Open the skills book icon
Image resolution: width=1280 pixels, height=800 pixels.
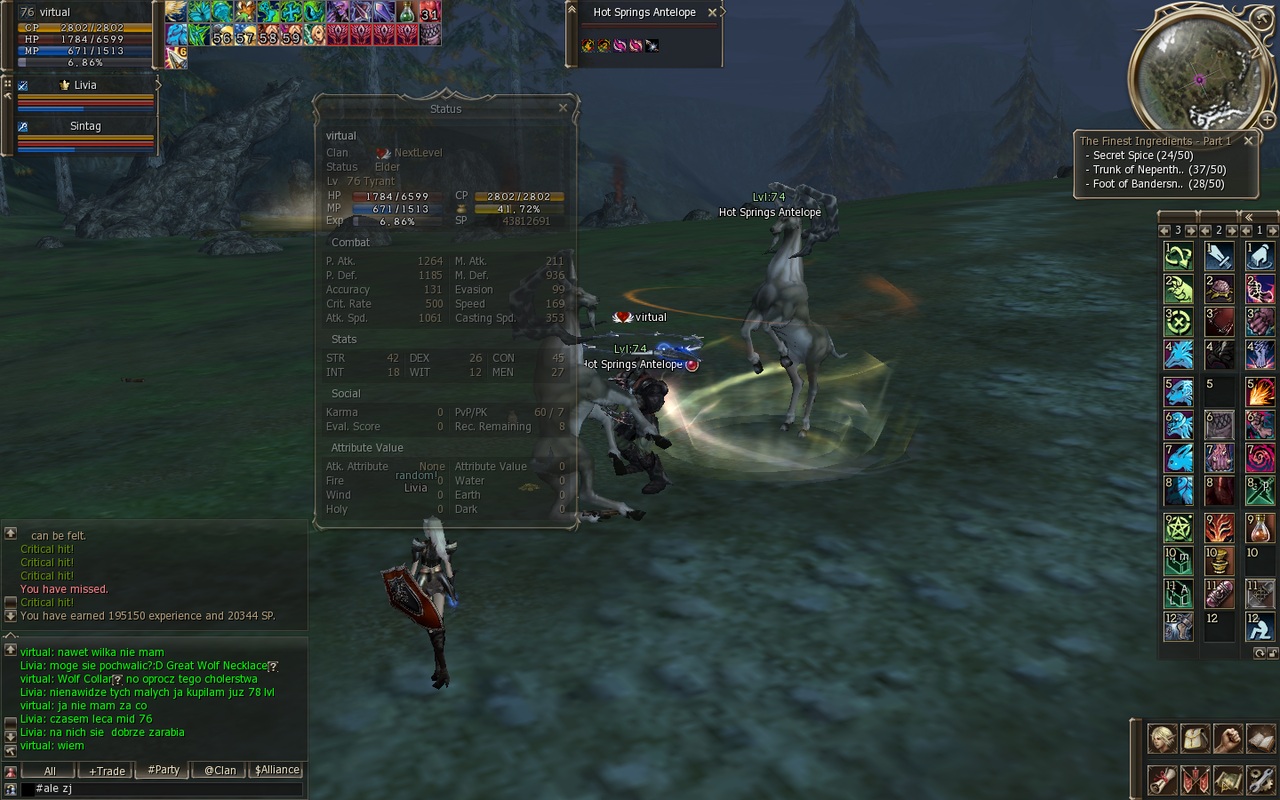1260,739
